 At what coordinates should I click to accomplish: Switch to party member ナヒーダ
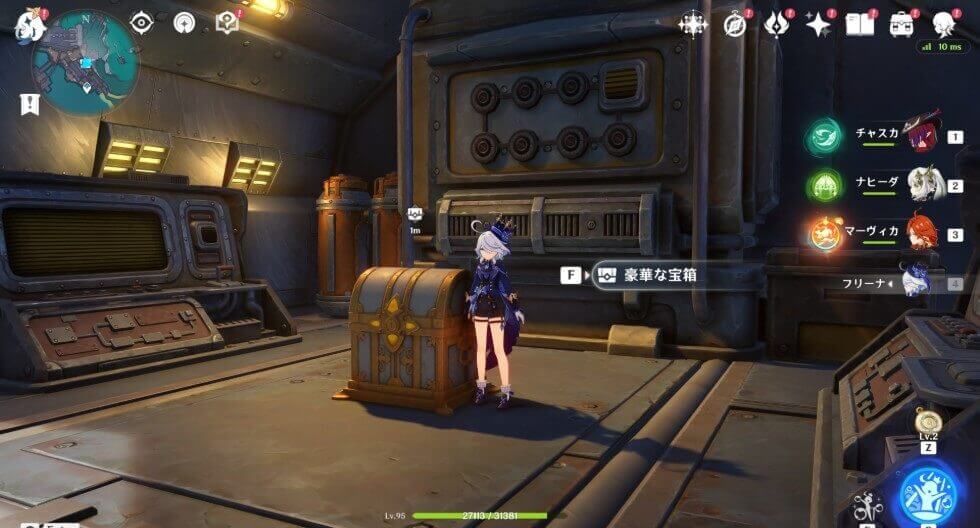922,185
